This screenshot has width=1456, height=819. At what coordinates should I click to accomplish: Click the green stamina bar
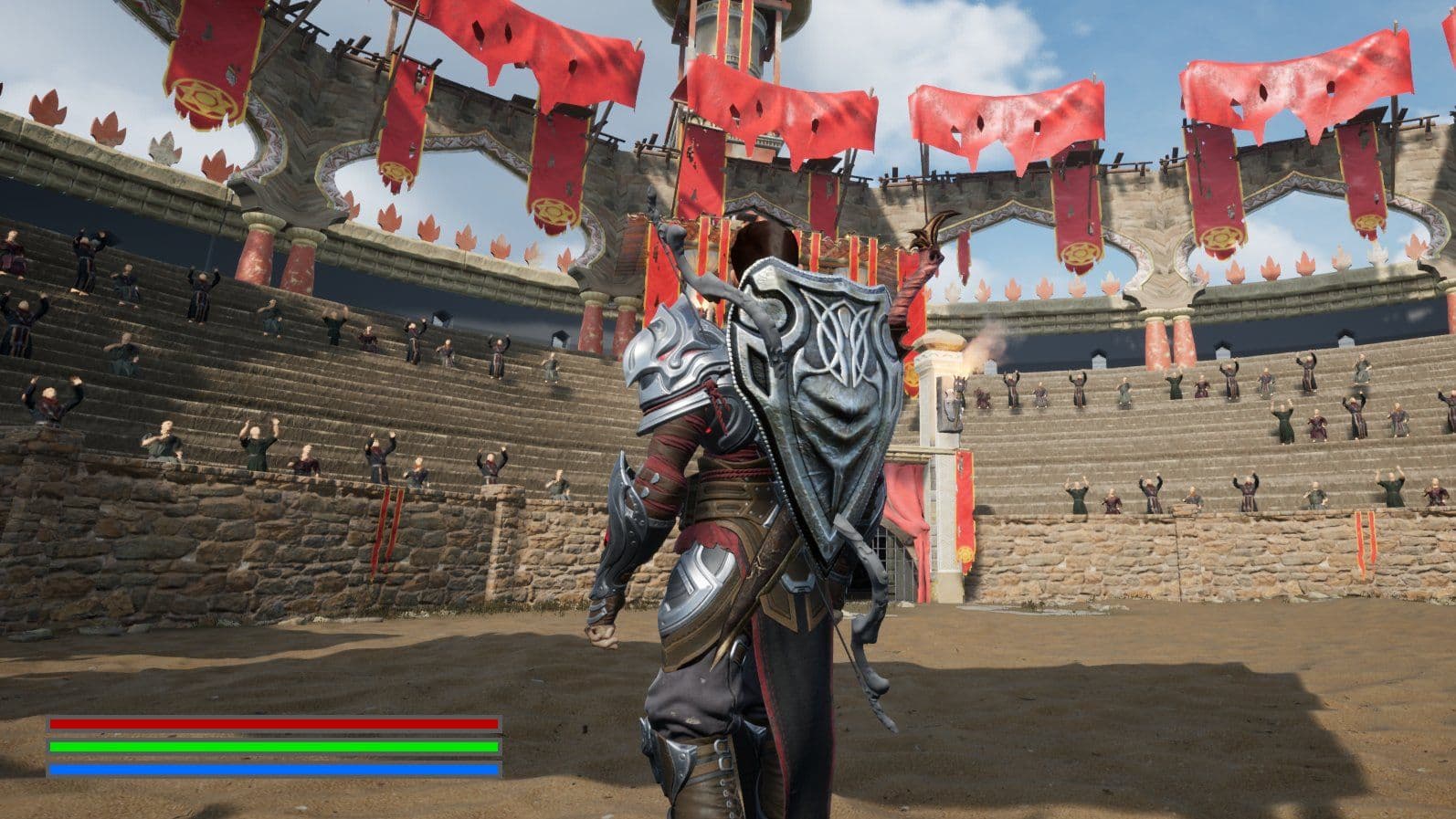pos(274,748)
